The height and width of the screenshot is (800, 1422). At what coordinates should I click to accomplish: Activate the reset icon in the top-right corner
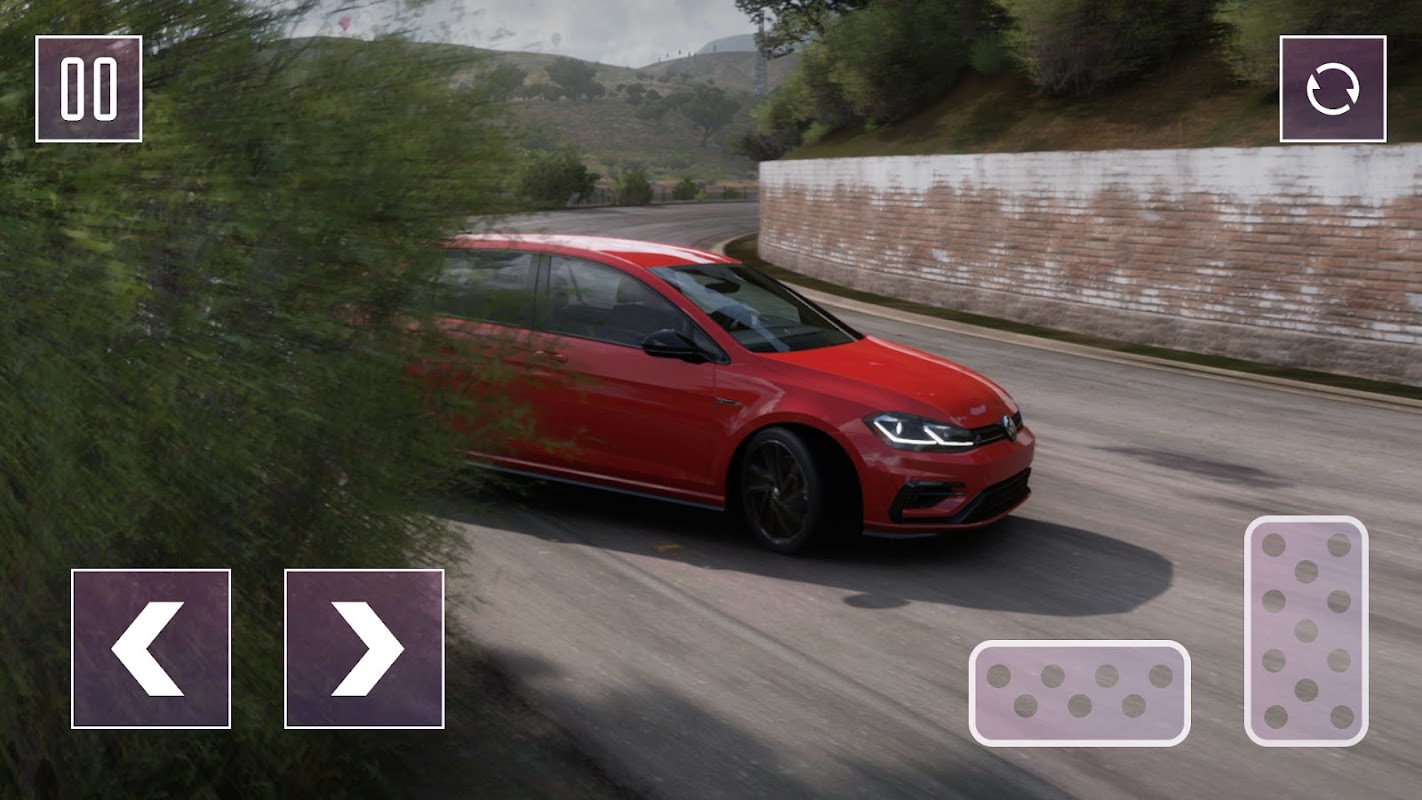tap(1334, 88)
